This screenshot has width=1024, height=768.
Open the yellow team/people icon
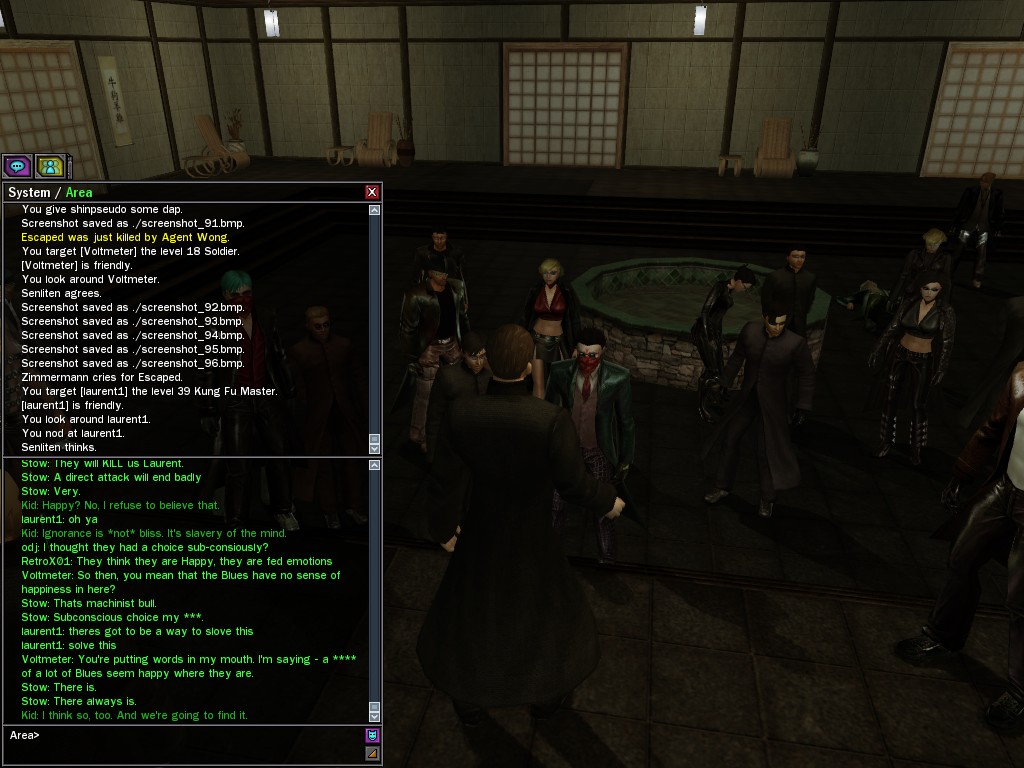click(50, 166)
